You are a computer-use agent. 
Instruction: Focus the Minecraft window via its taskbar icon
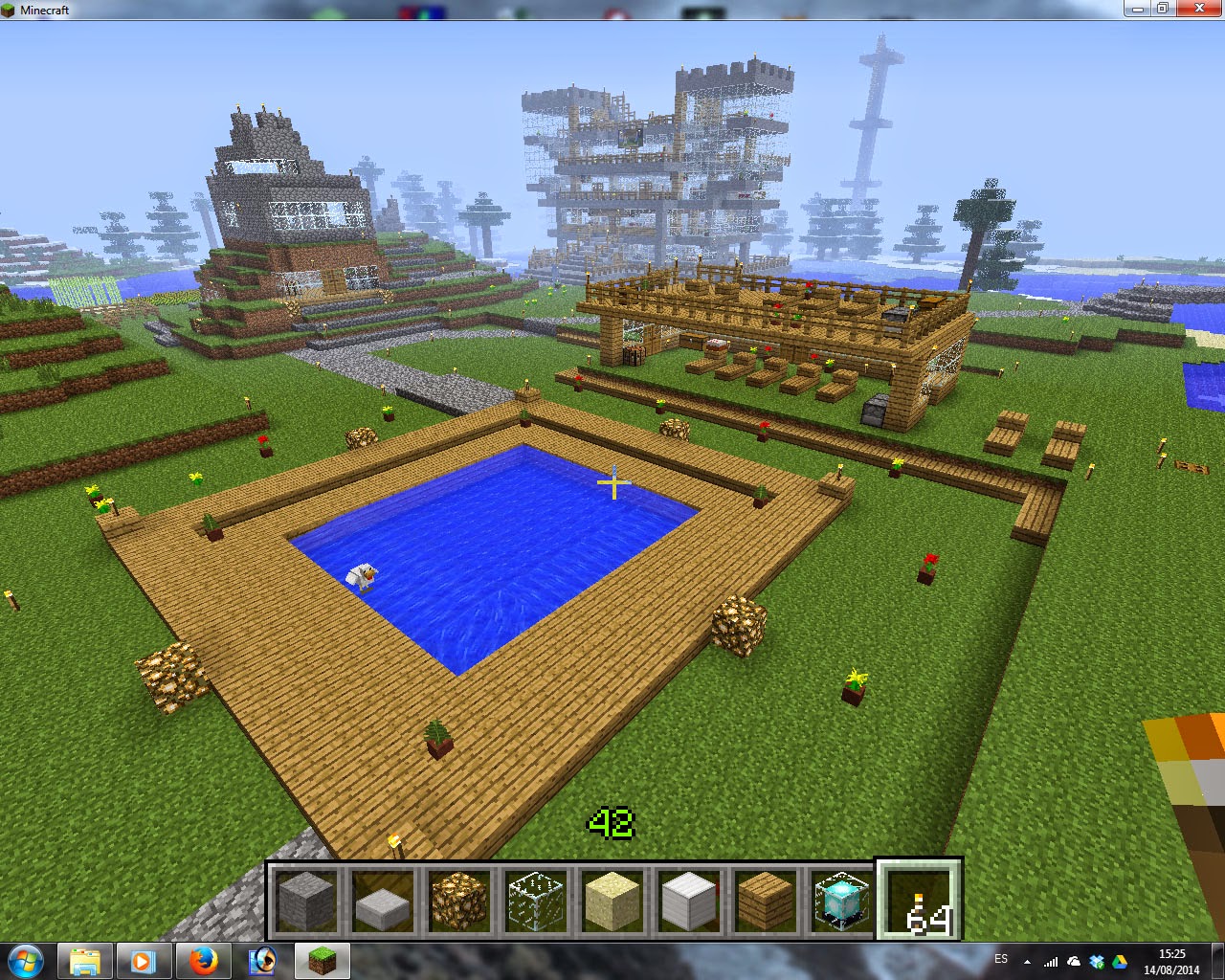[x=322, y=961]
